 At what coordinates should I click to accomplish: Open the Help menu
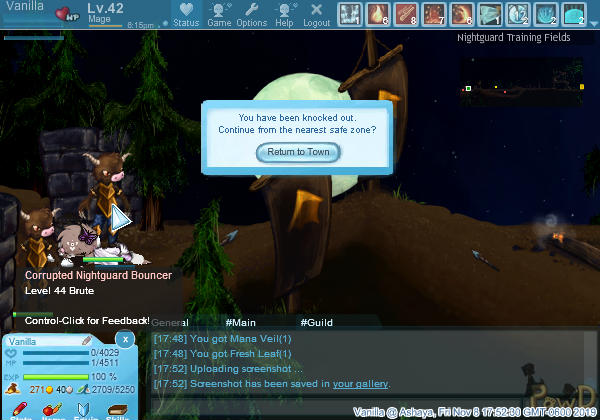click(x=285, y=14)
